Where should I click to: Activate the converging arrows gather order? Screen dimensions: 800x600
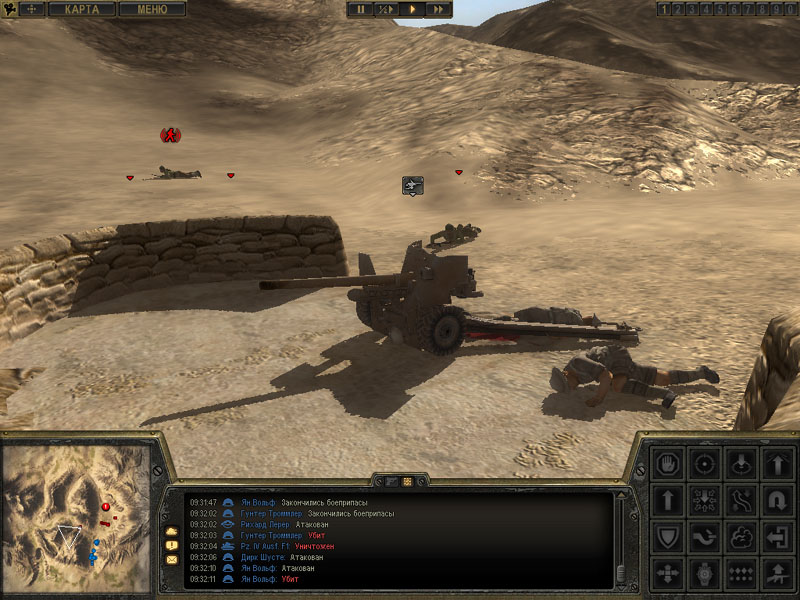click(704, 500)
